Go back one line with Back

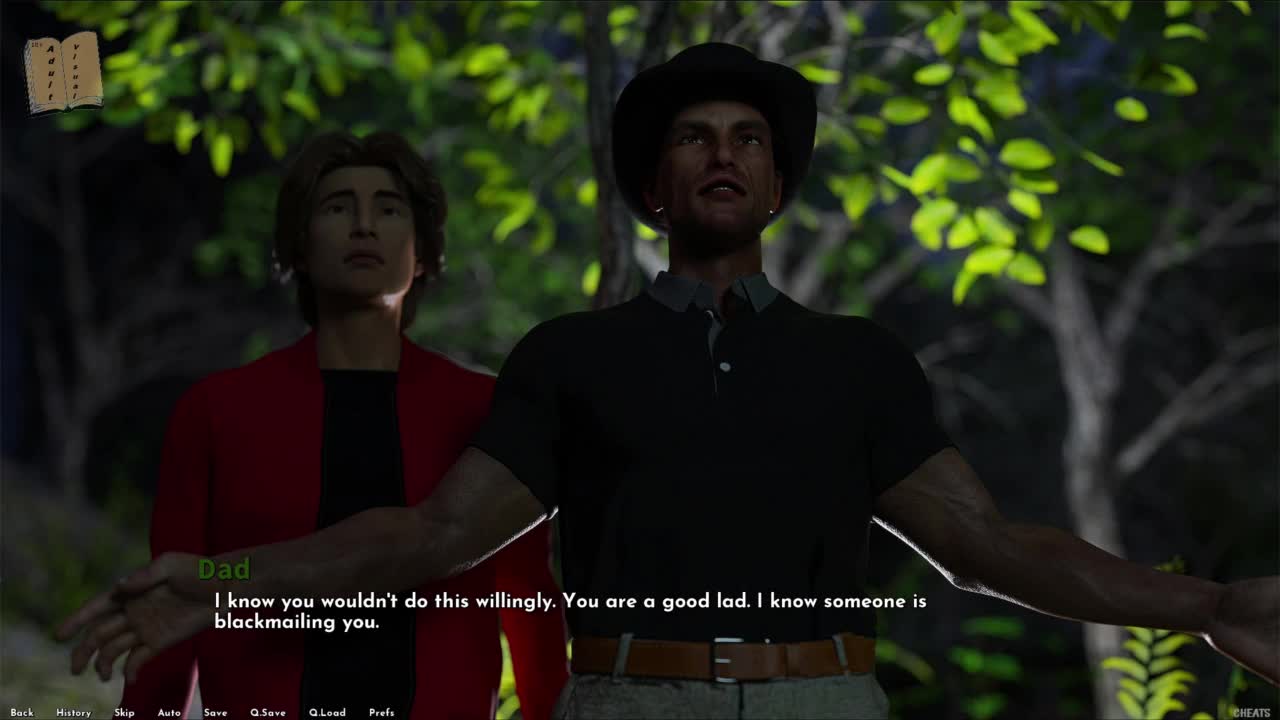(22, 713)
